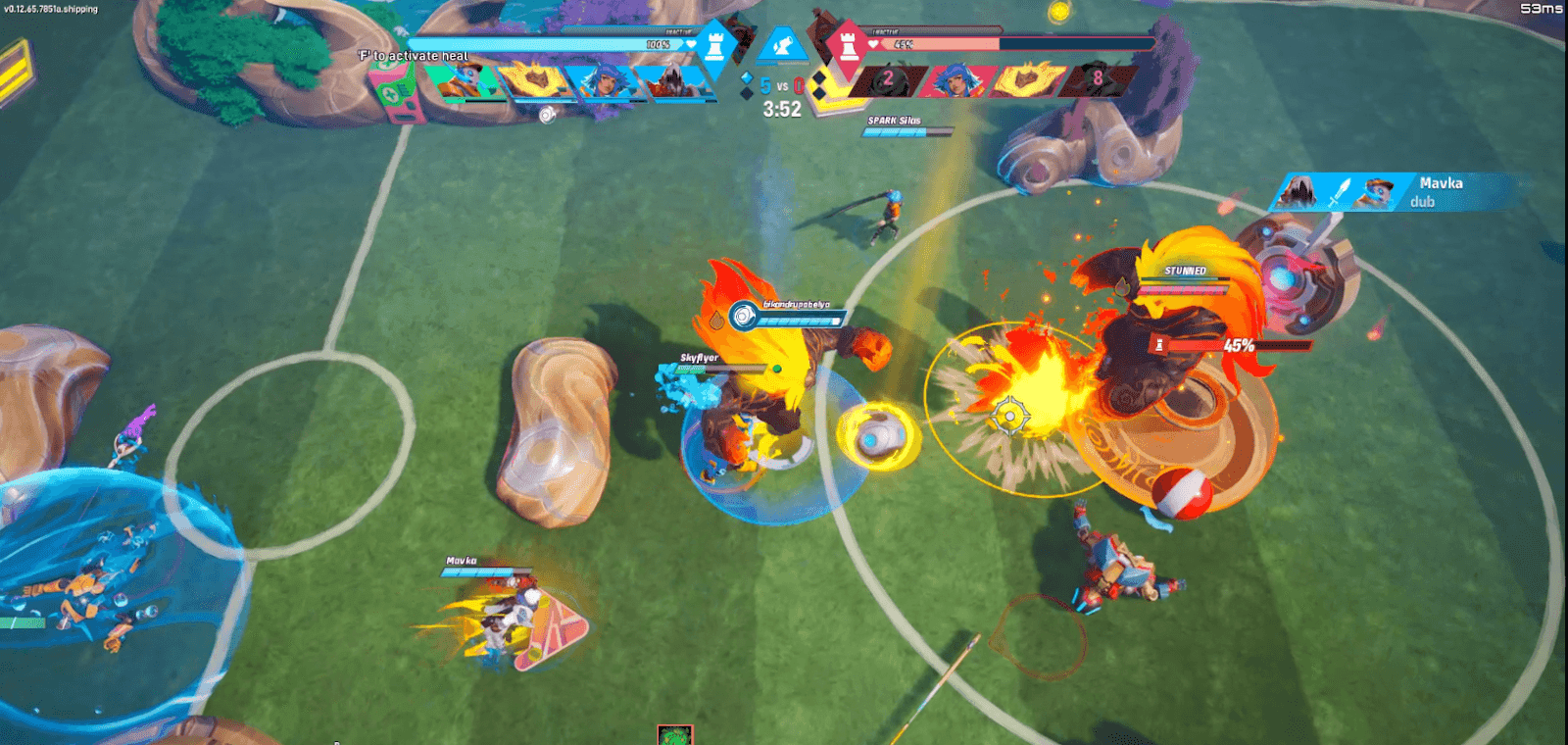Viewport: 1568px width, 745px height.
Task: Click the 'F' to activate heal prompt
Action: coord(412,56)
